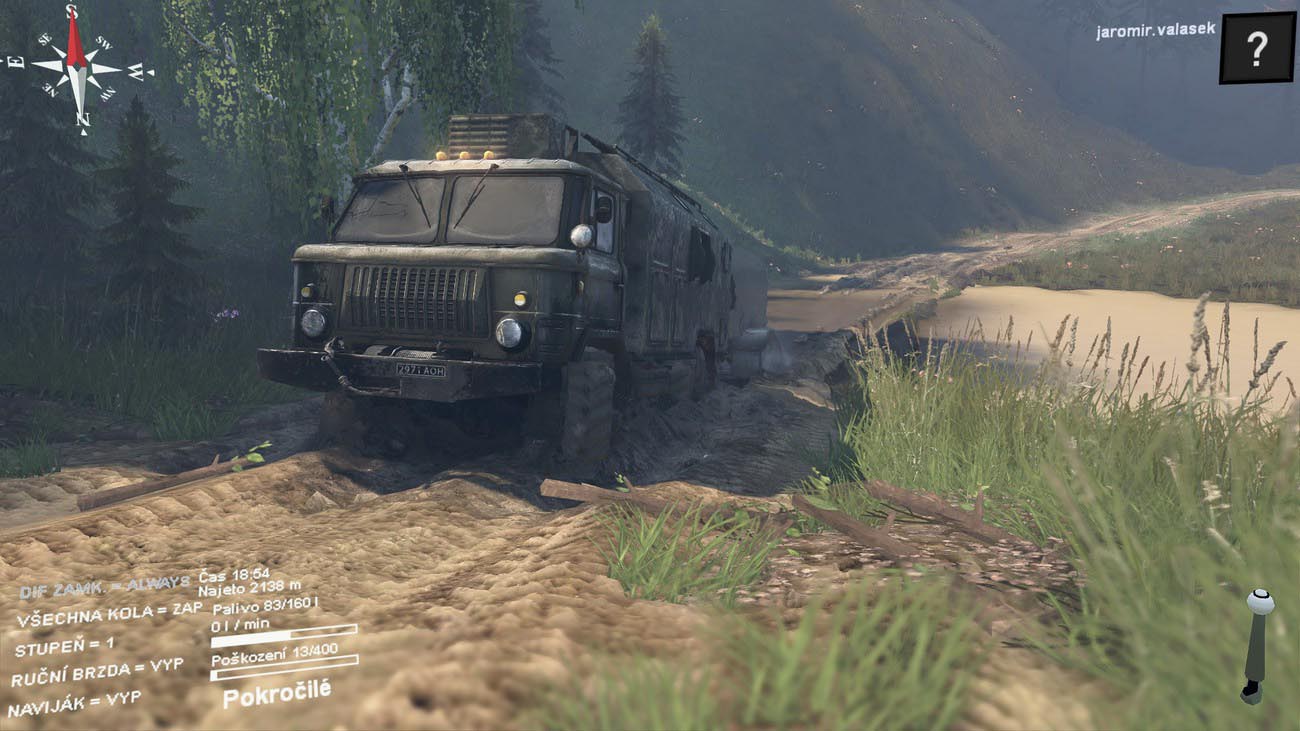Click the compass rose
This screenshot has height=731, width=1300.
point(78,69)
